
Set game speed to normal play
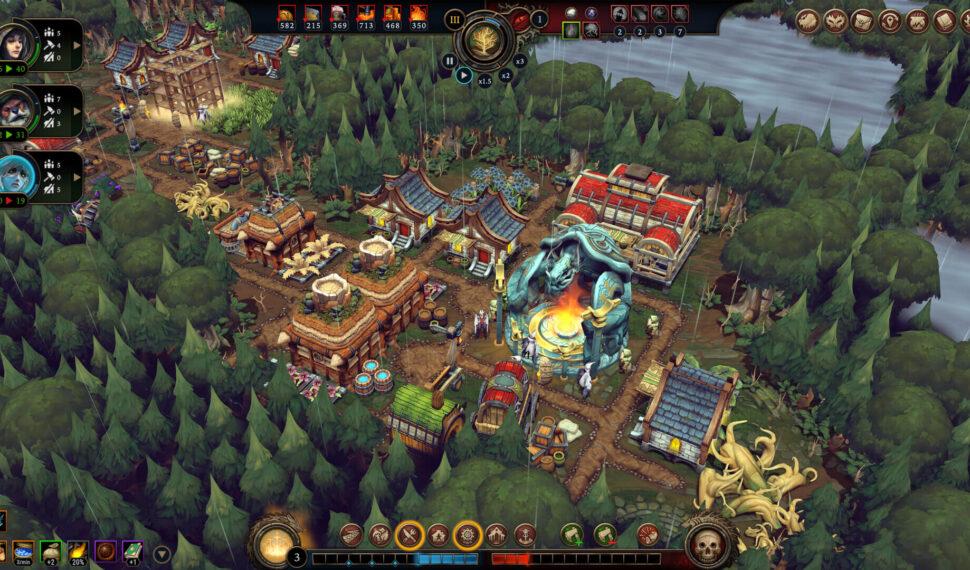[x=464, y=73]
